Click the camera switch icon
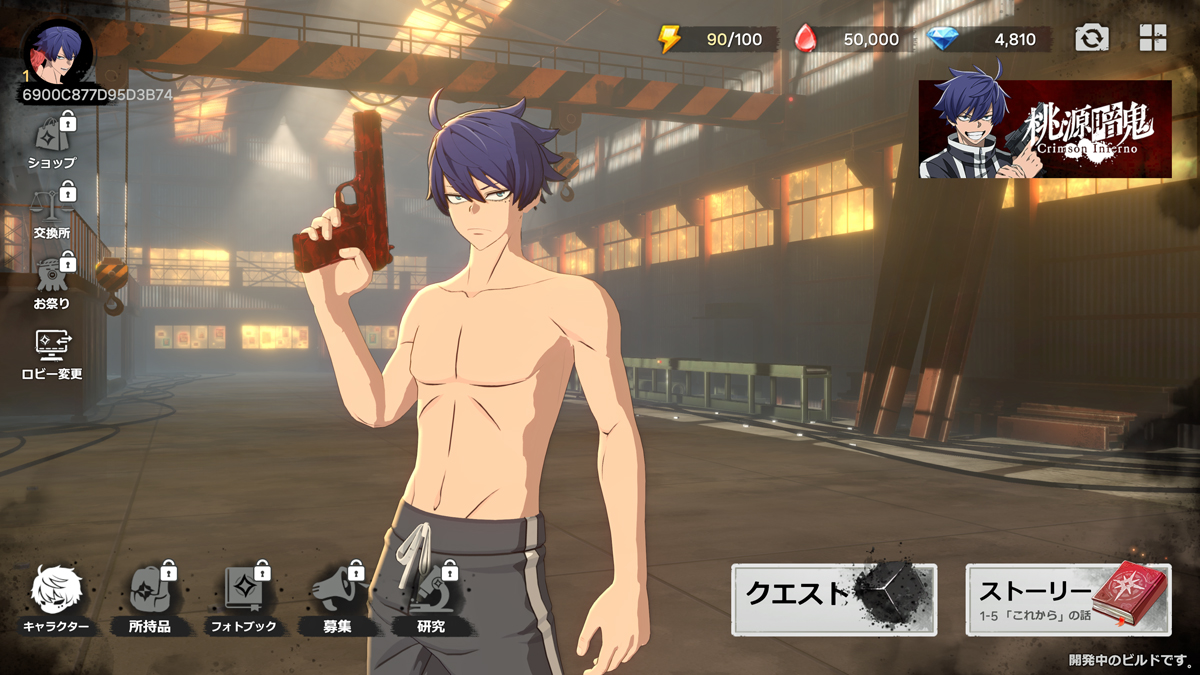 click(x=1092, y=39)
